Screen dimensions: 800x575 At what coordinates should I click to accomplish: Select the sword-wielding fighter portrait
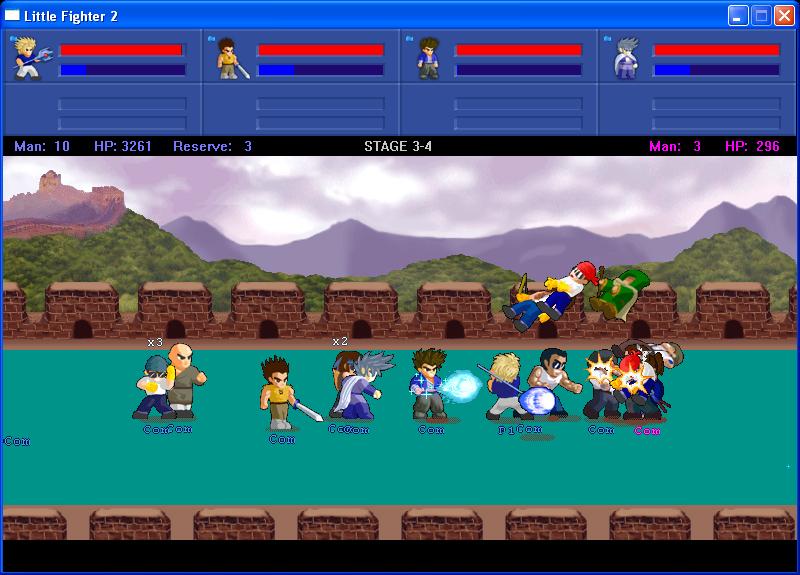[230, 60]
